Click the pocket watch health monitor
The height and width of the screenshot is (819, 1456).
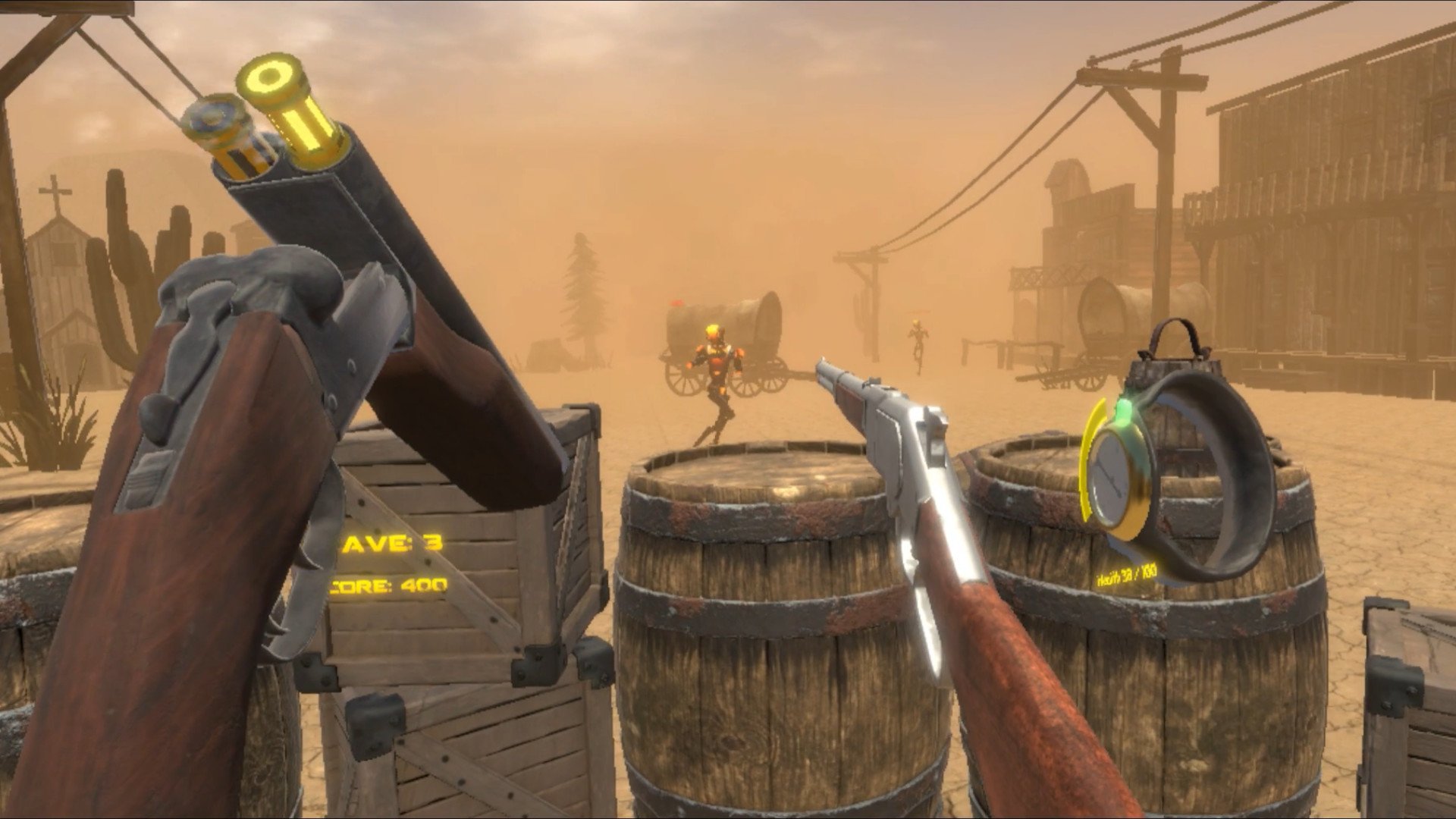(x=1114, y=479)
